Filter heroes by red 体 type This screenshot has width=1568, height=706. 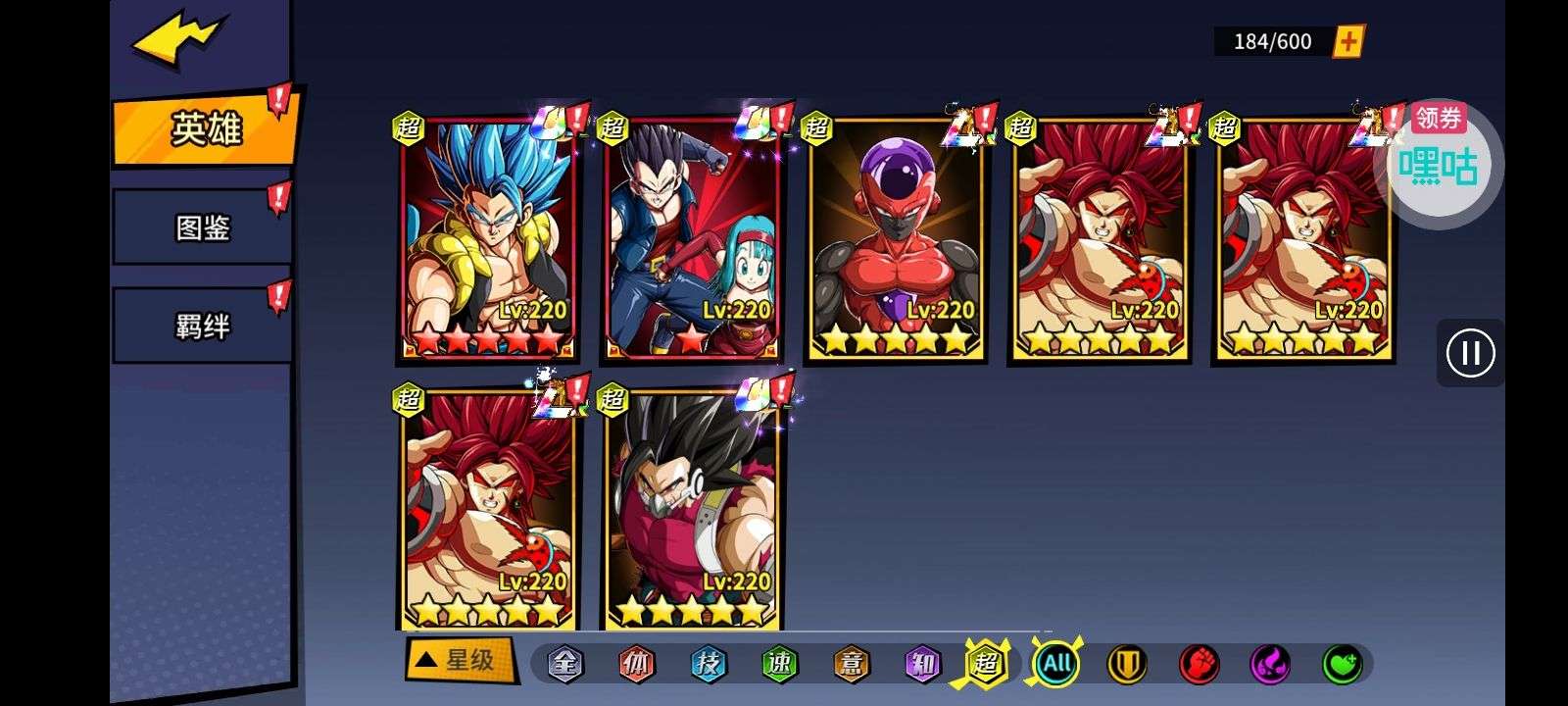pyautogui.click(x=636, y=664)
